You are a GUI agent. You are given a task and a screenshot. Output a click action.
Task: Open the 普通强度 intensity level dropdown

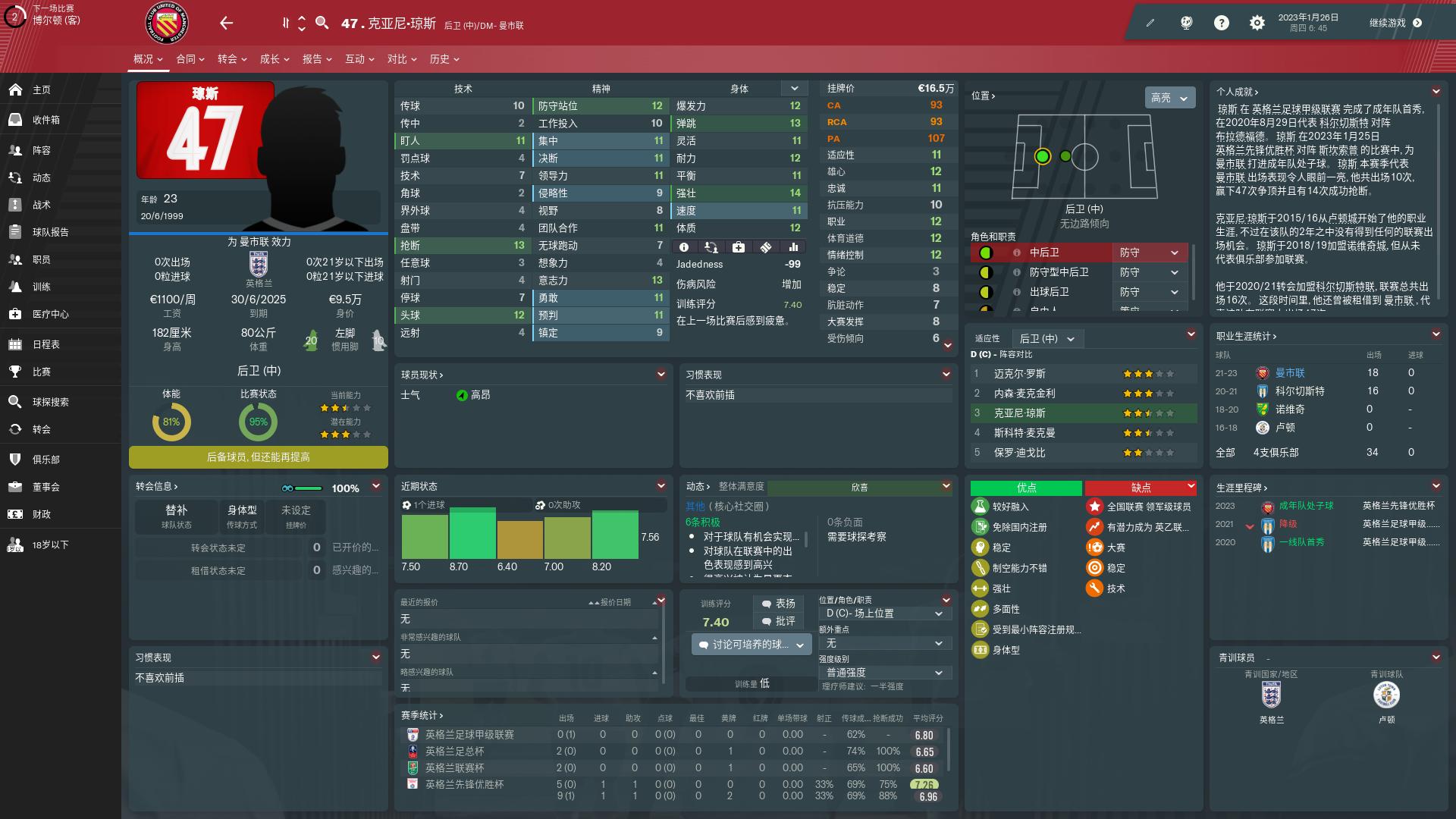tap(886, 672)
